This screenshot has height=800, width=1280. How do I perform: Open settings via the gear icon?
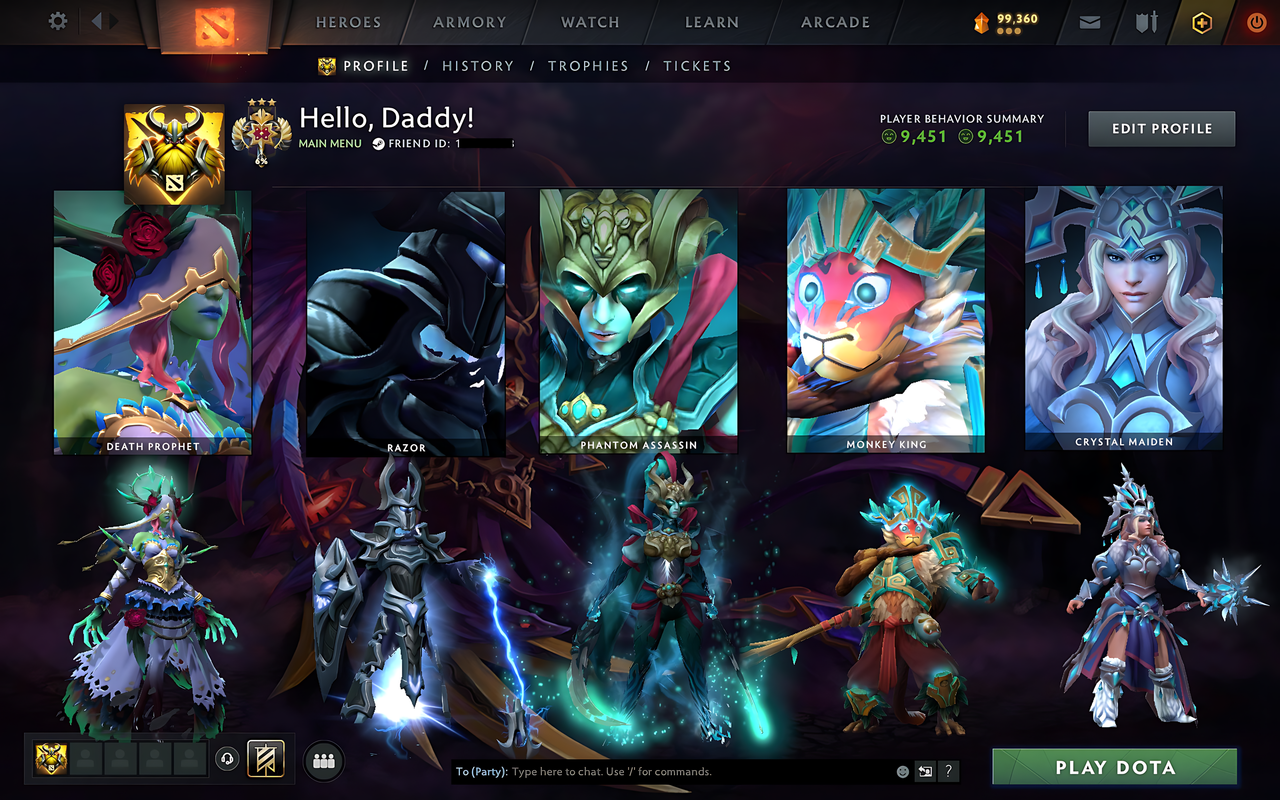tap(57, 20)
